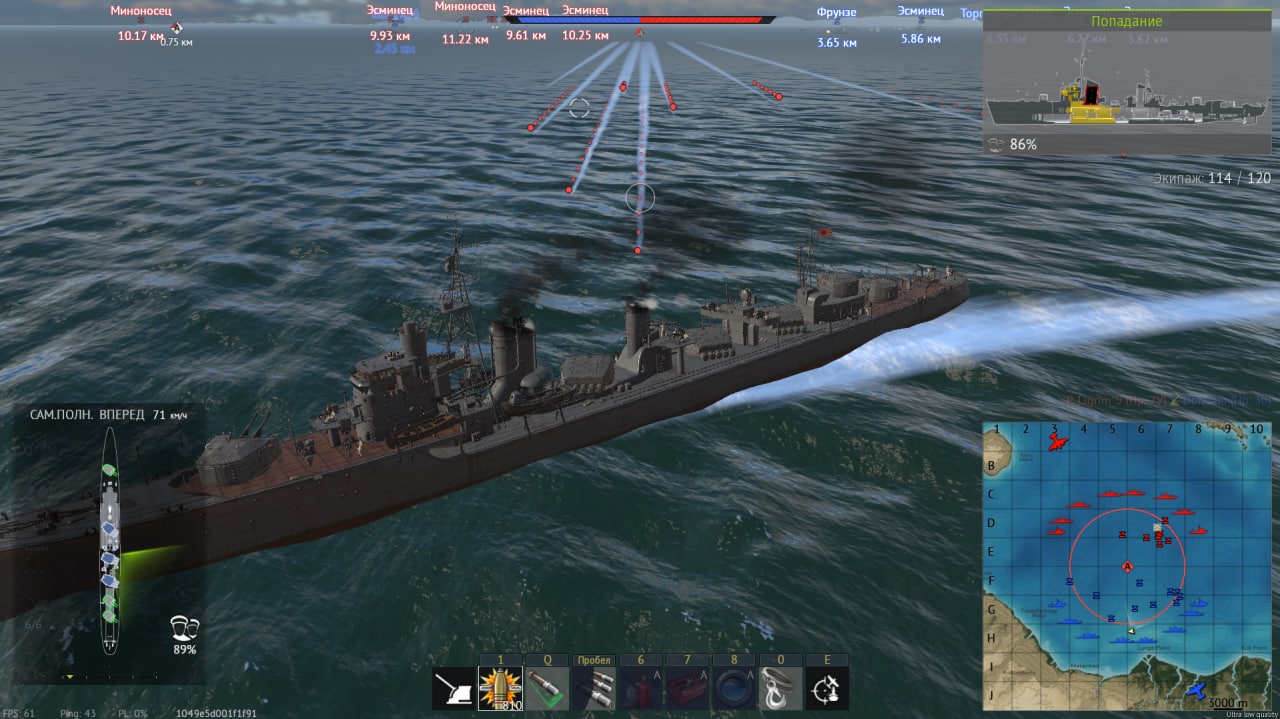Screen dimensions: 1280x719
Task: Select the tow hook and rope icon
Action: pos(781,689)
